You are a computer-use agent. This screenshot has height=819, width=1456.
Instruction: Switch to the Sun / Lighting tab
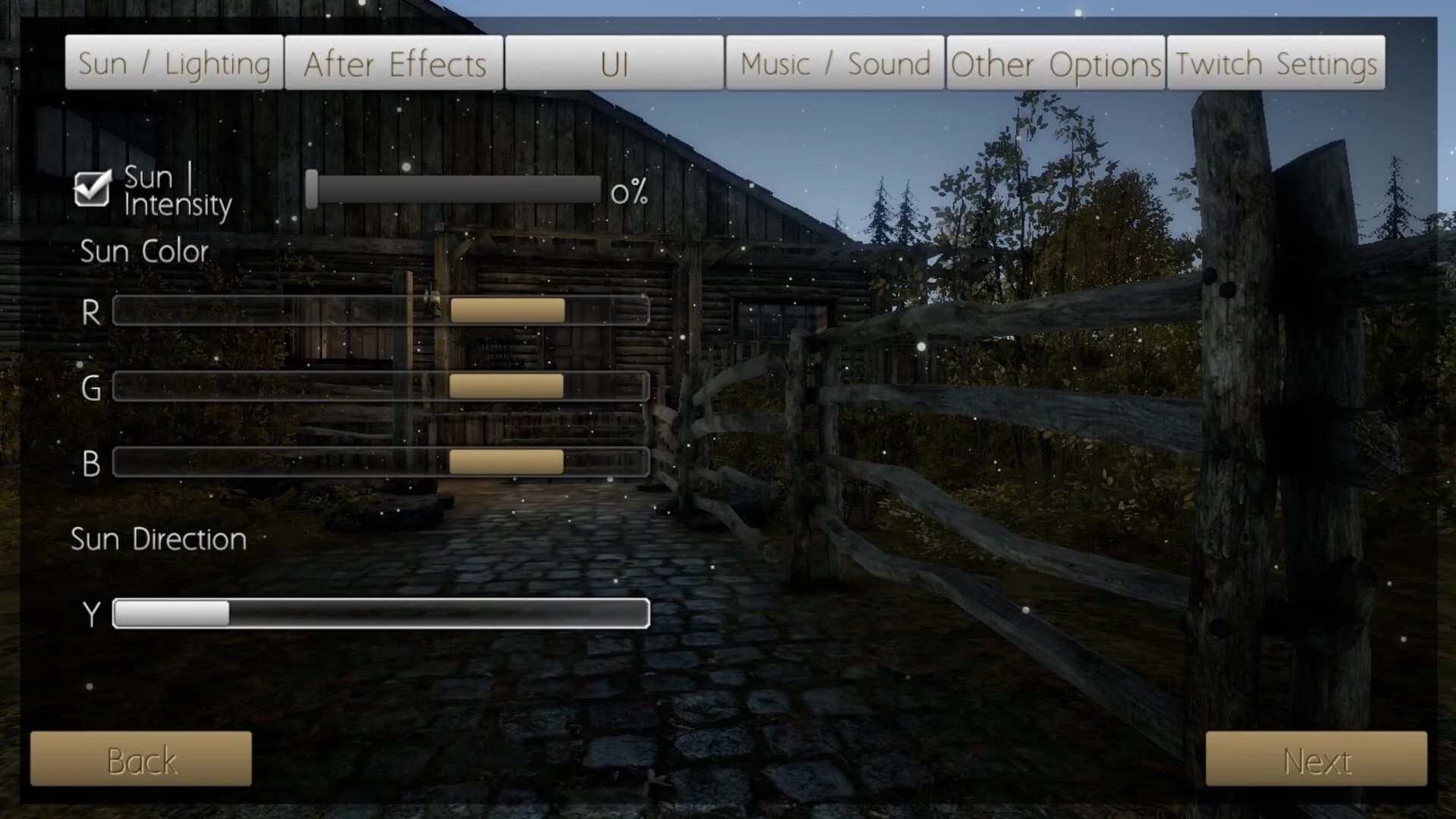(x=175, y=63)
